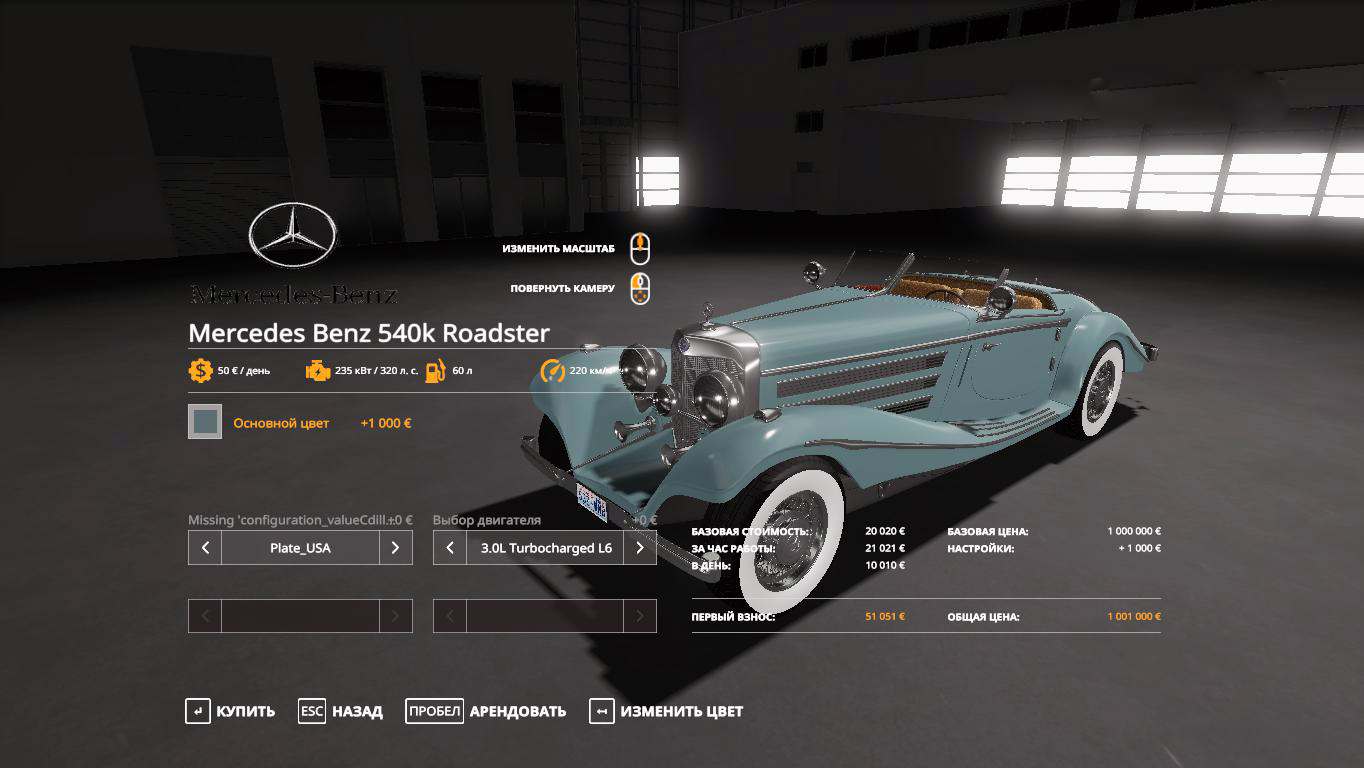Click the Plate_USA configuration field
Screen dimensions: 1364x768
(x=300, y=548)
